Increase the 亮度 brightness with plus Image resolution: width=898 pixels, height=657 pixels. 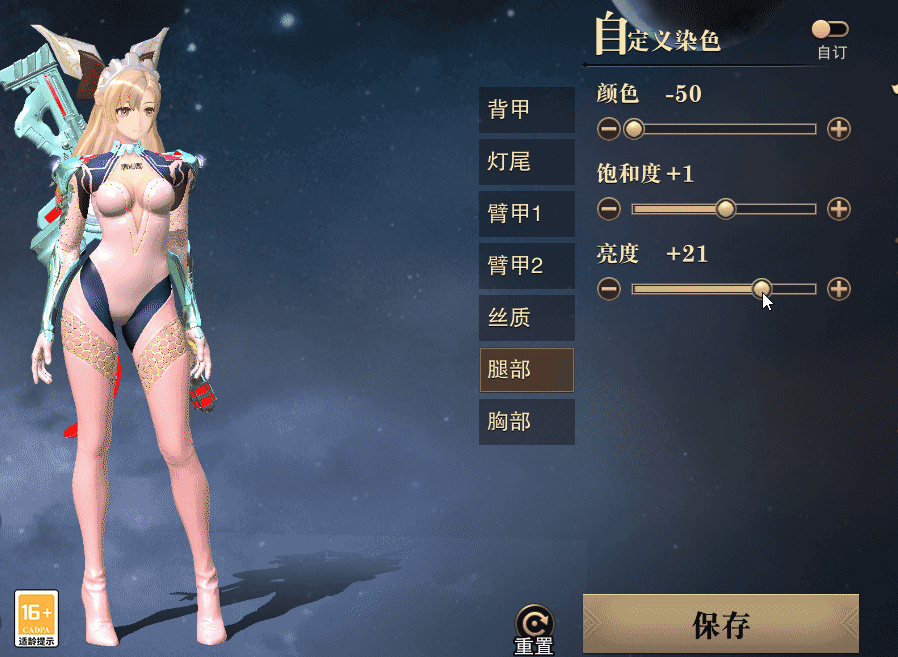click(839, 289)
